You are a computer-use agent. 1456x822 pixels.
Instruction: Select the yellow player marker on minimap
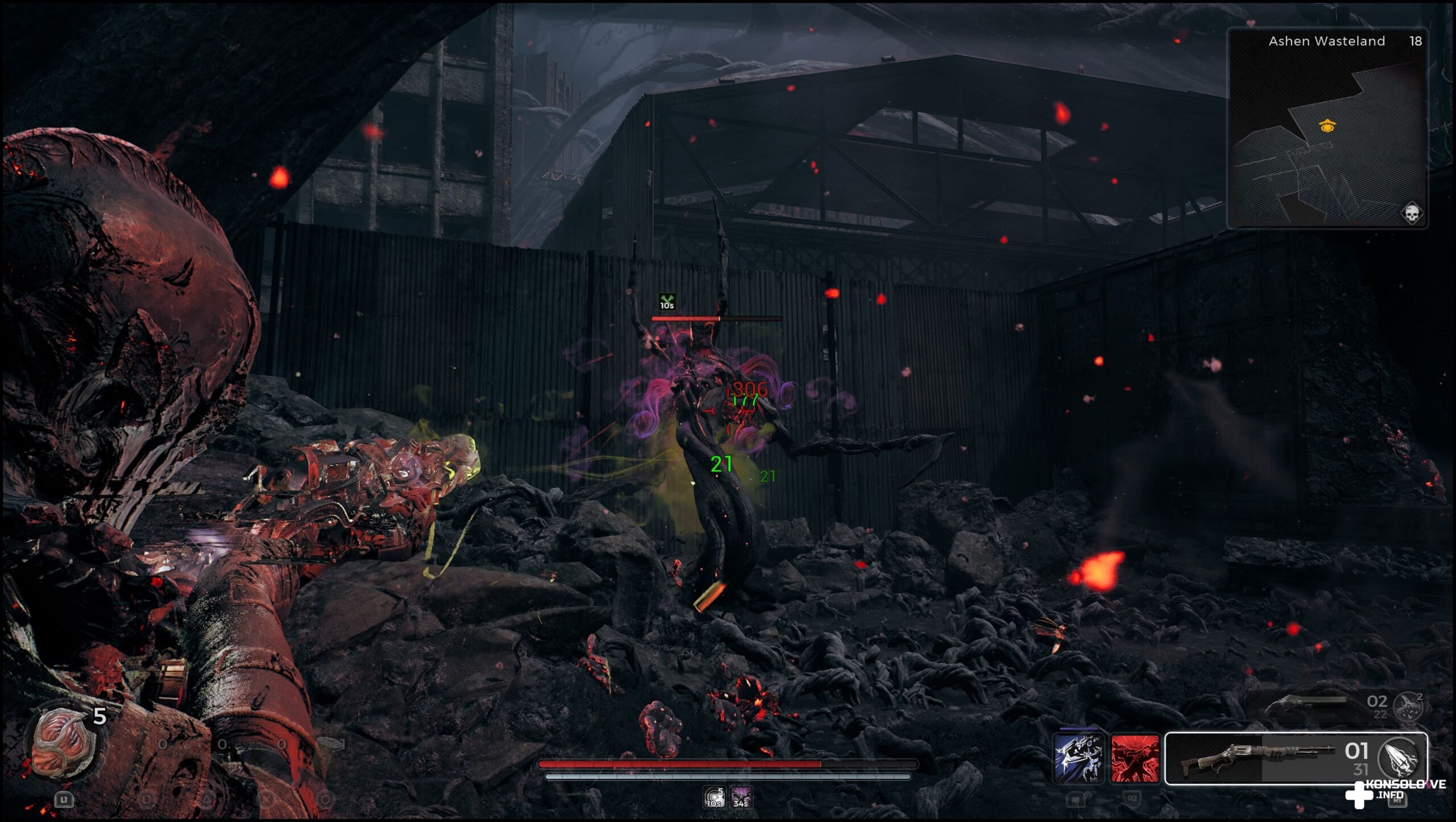point(1327,126)
